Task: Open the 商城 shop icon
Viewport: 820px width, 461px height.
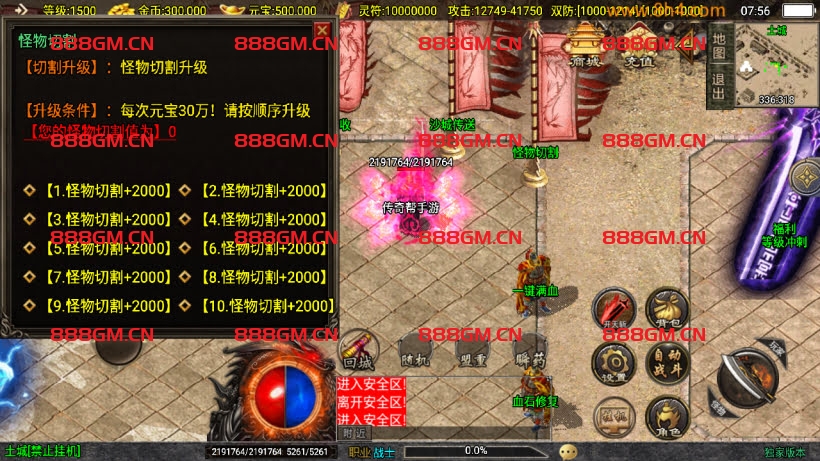Action: 586,45
